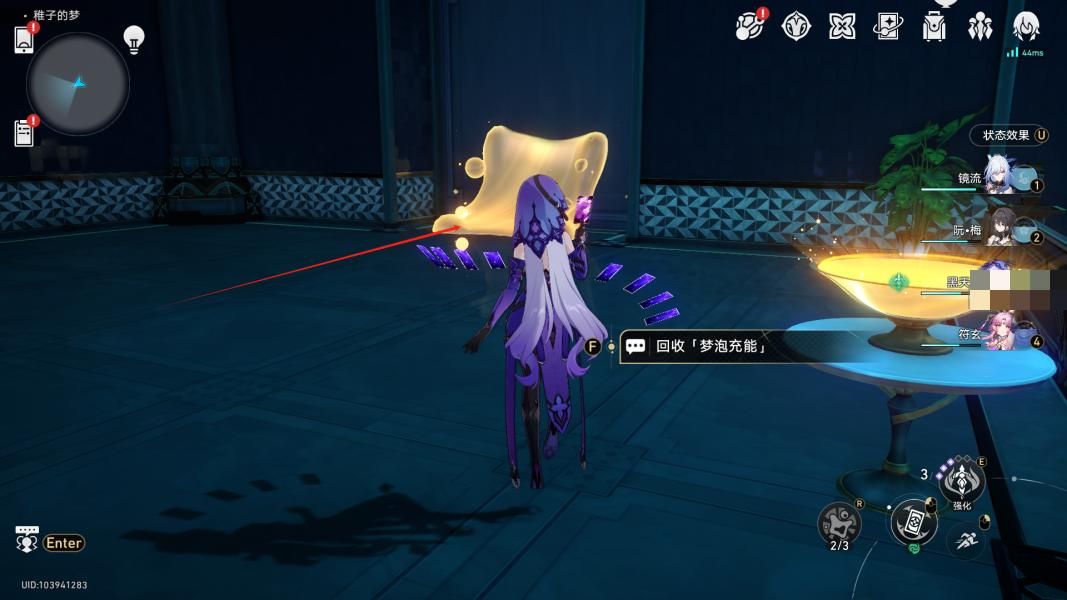
Task: Open the phone menu icon
Action: 24,40
